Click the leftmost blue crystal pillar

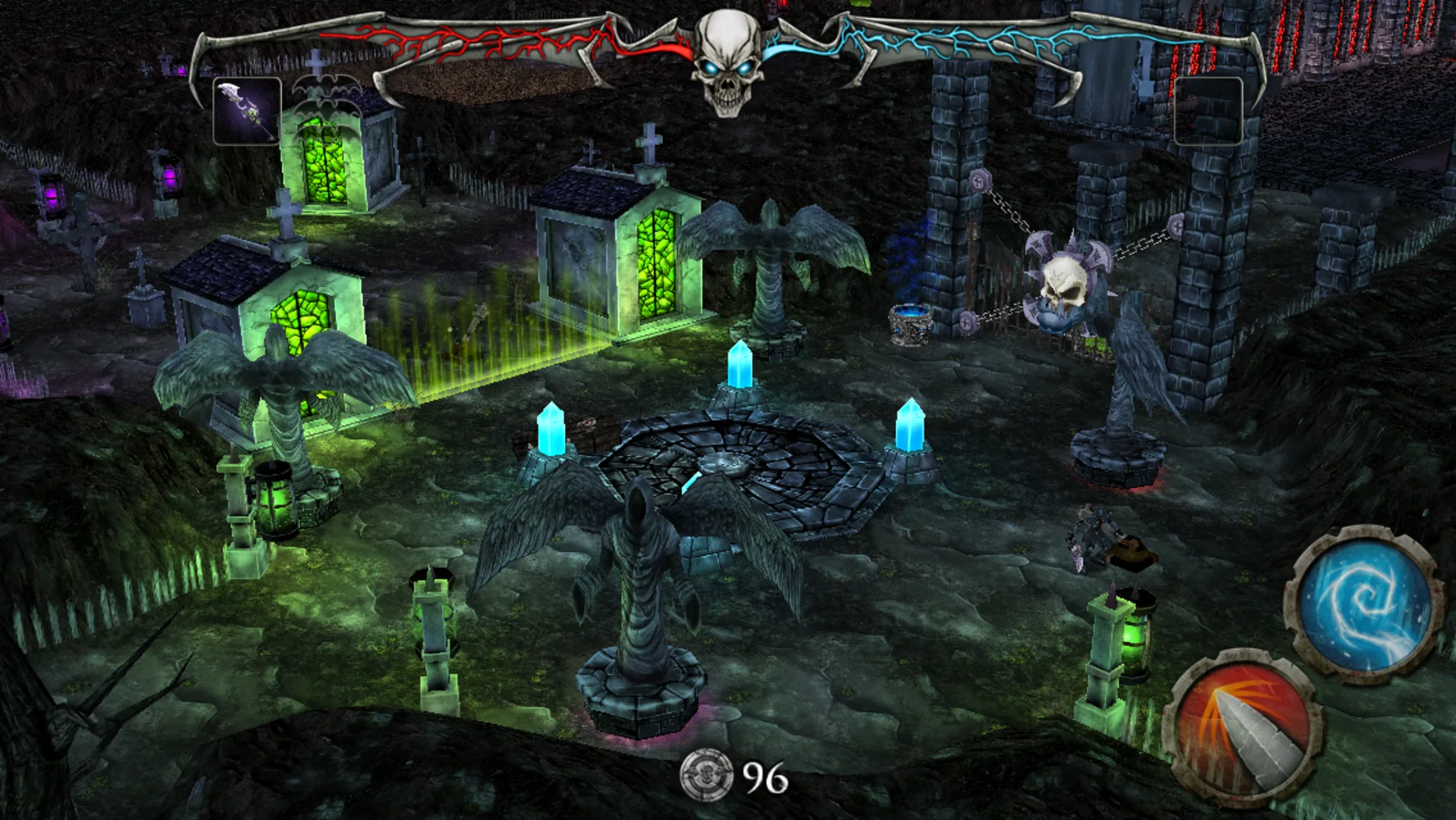552,429
